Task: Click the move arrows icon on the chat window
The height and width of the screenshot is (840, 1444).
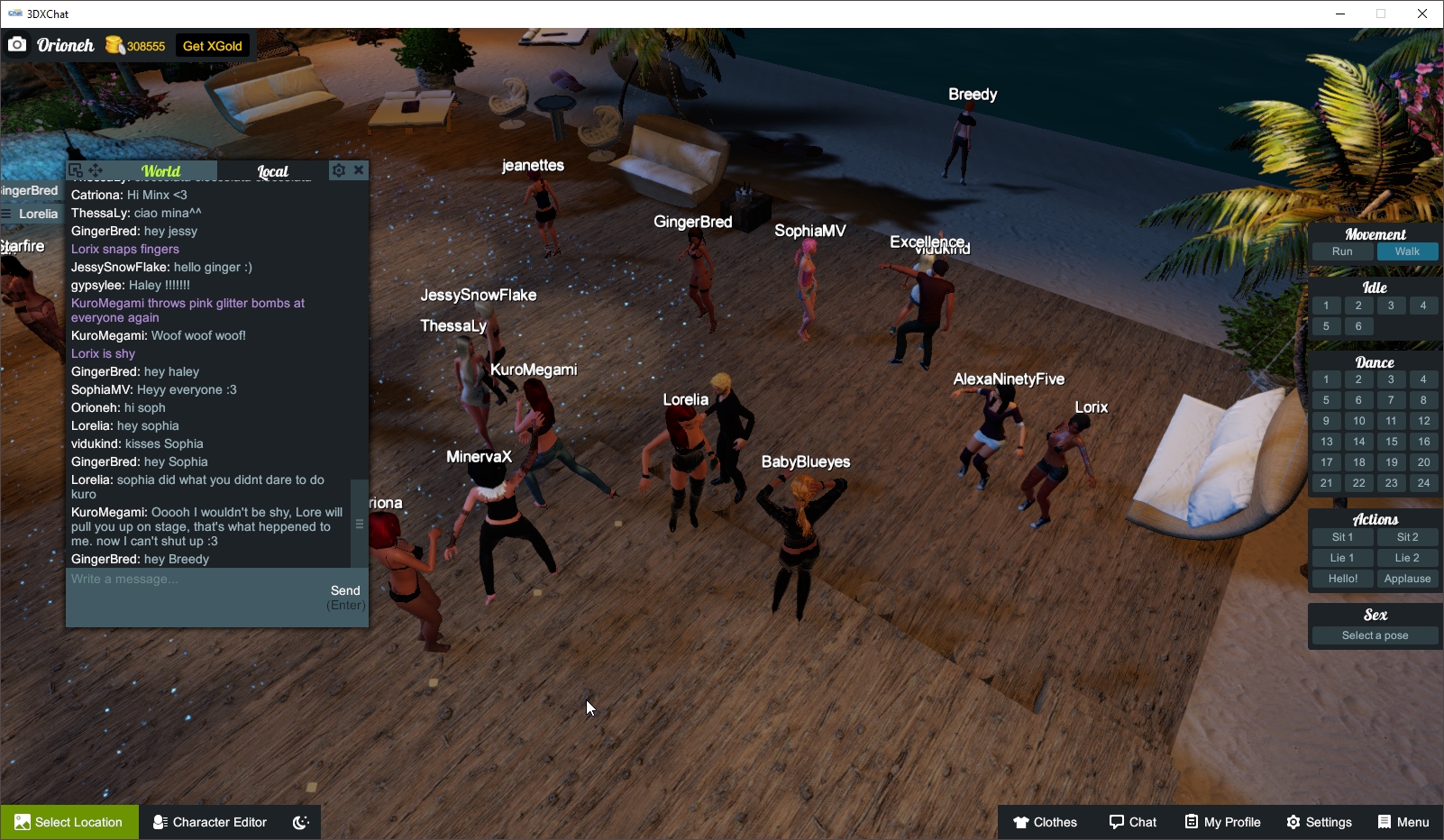Action: (x=95, y=169)
